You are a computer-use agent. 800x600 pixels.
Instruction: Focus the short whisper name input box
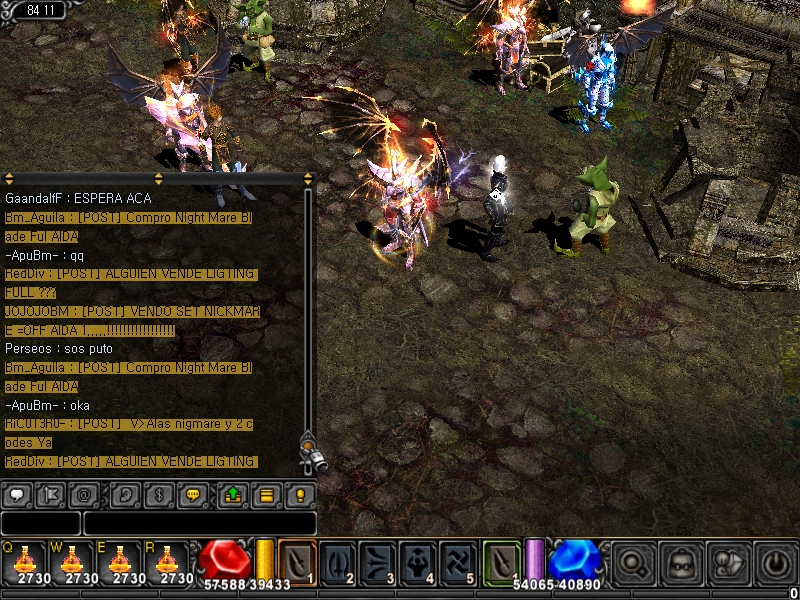pyautogui.click(x=40, y=523)
